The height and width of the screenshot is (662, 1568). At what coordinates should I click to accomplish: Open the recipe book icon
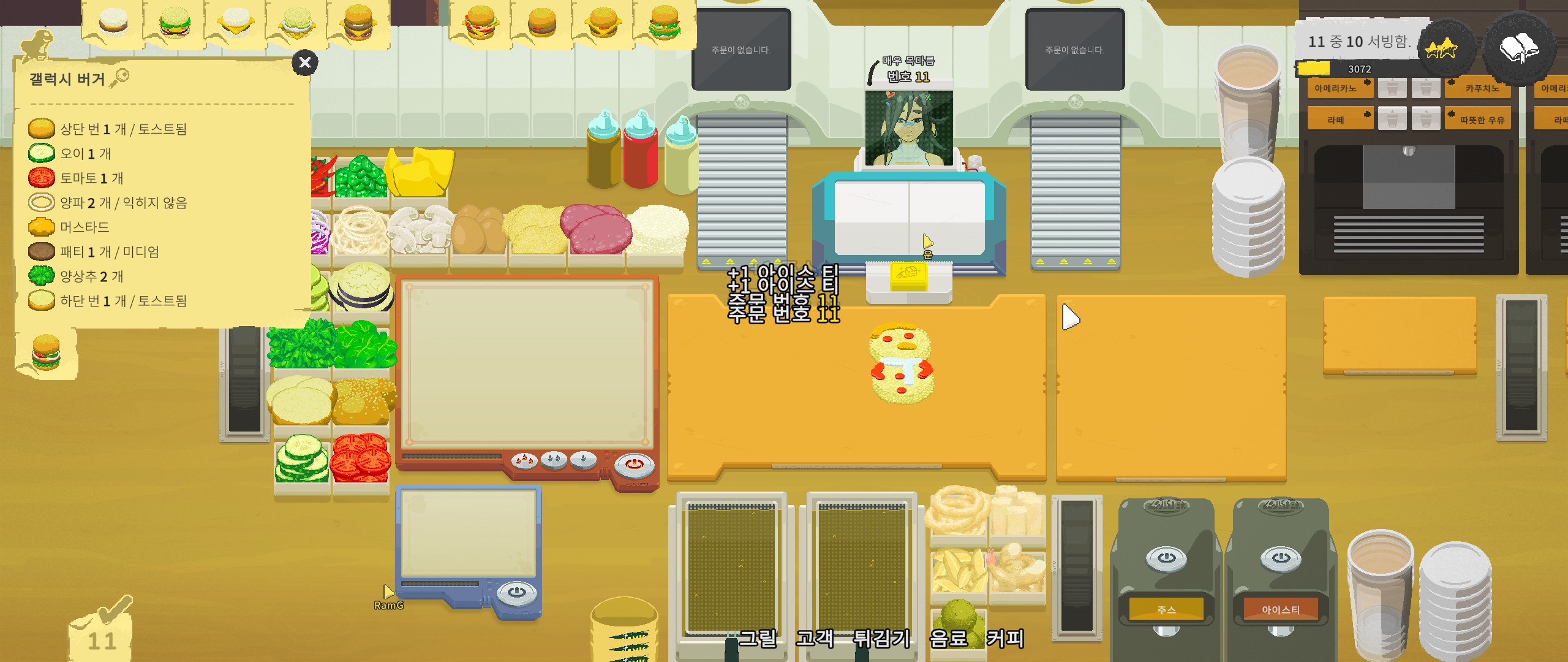click(x=1518, y=48)
